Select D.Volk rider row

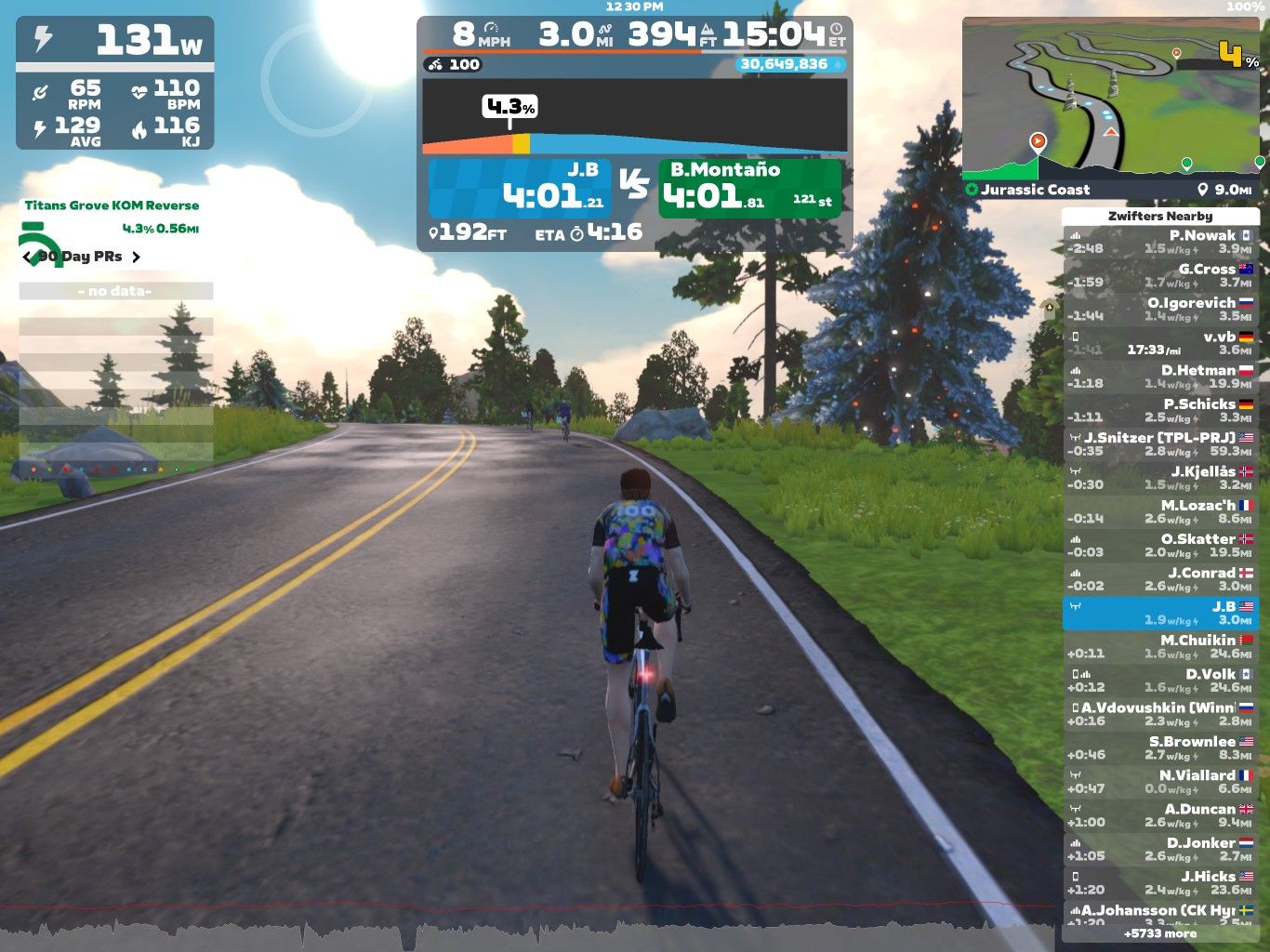coord(1160,681)
